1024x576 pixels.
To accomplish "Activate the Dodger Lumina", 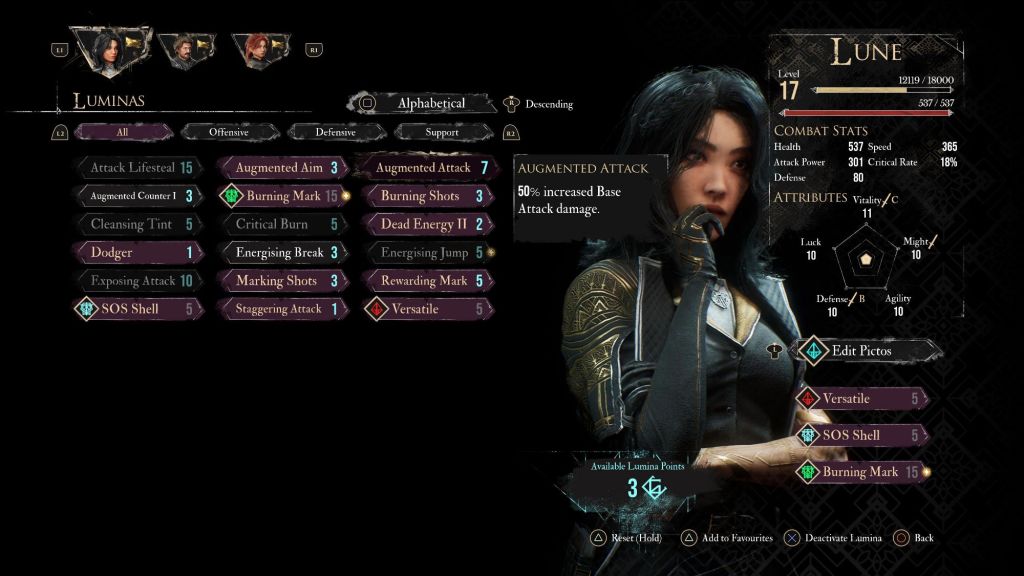I will click(x=138, y=253).
